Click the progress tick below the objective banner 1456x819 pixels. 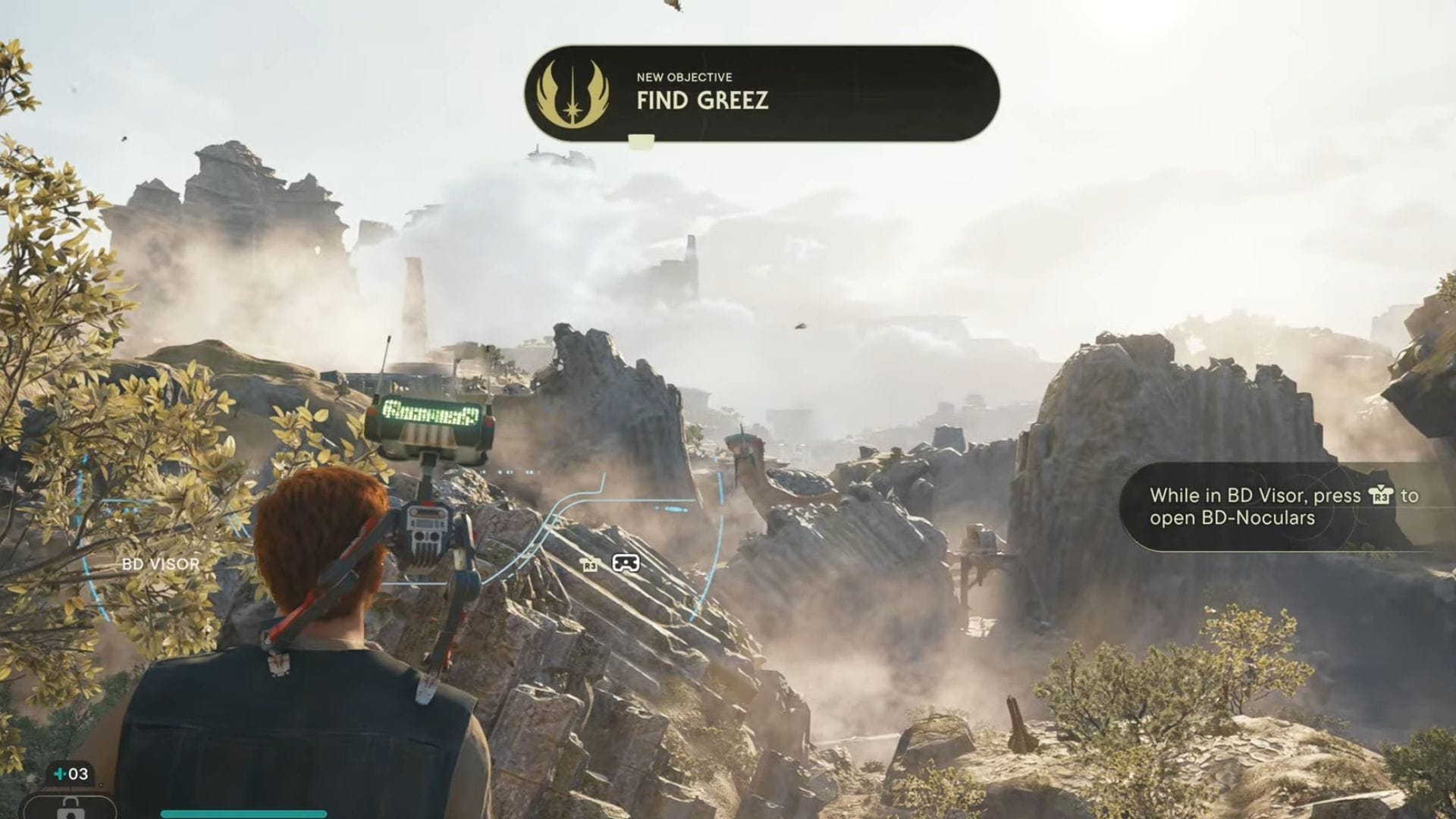point(639,140)
